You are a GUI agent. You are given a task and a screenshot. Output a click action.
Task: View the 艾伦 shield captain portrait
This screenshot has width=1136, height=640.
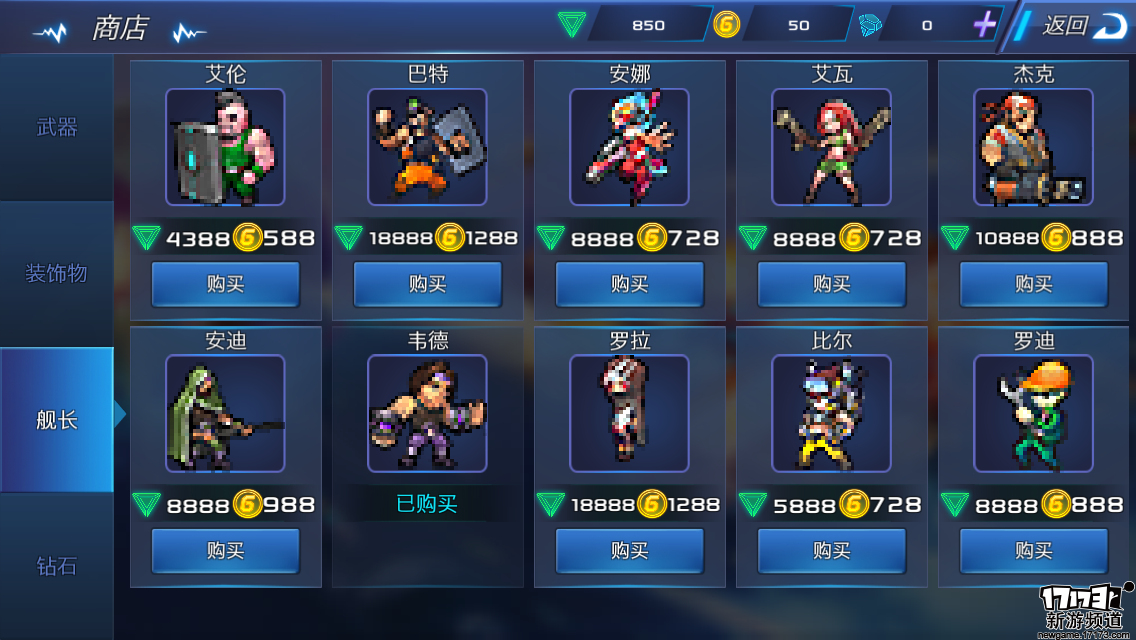225,147
